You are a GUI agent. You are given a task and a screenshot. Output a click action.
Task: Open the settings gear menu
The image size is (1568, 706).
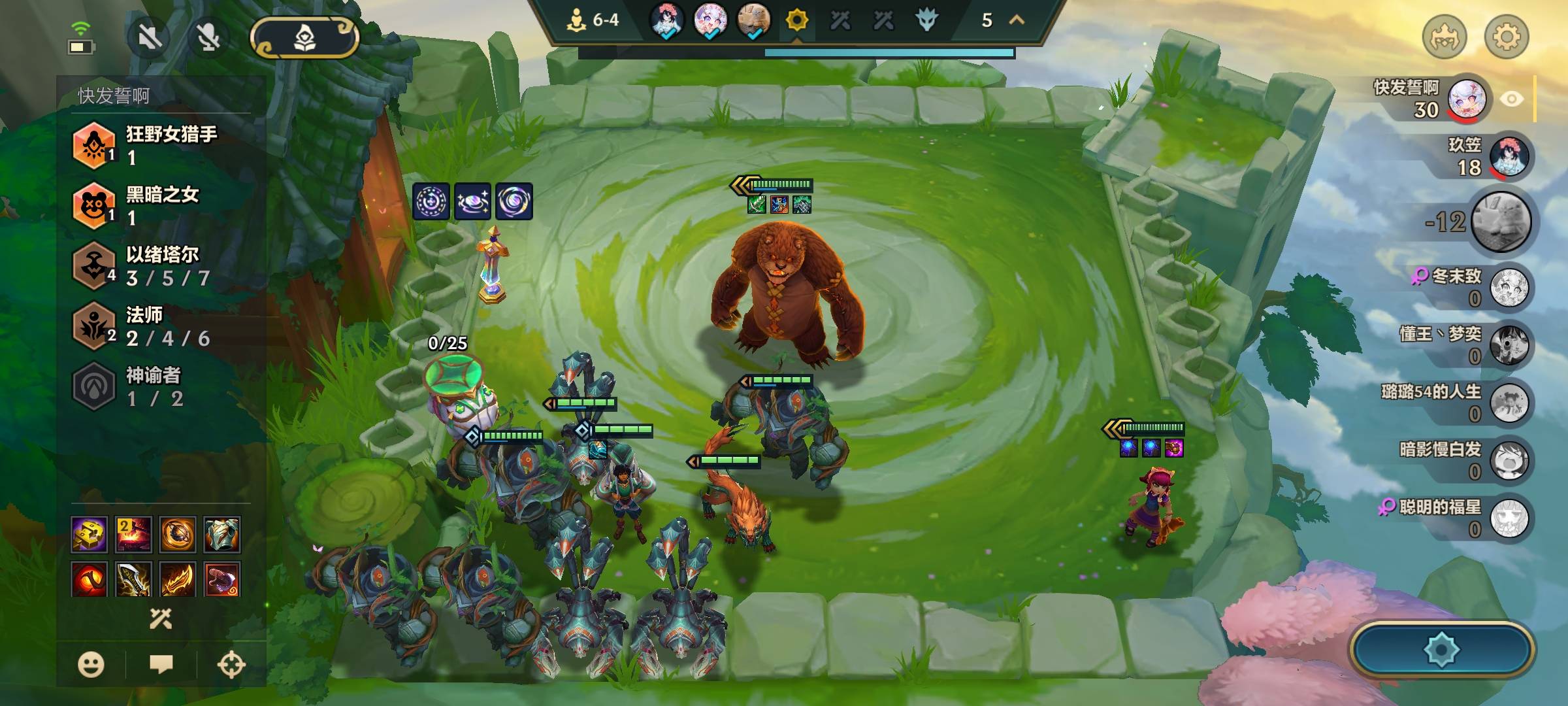(1507, 37)
